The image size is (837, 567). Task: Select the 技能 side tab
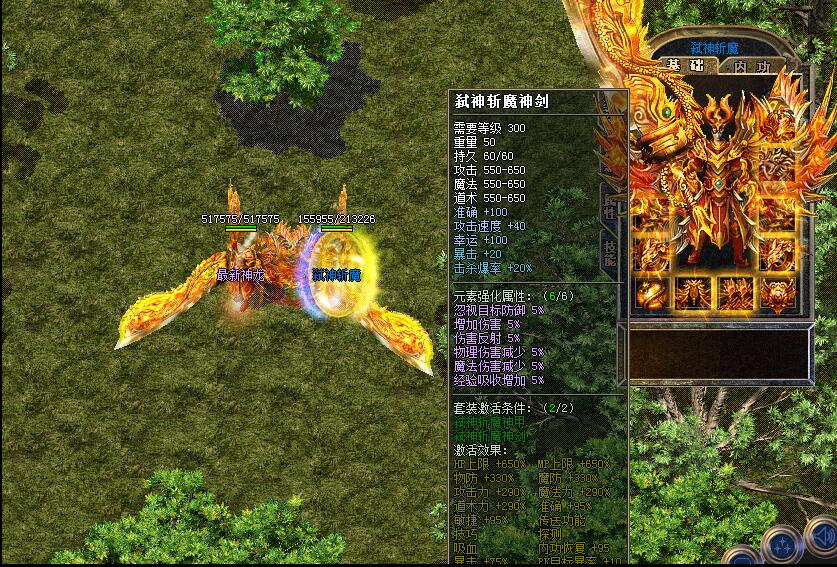(x=609, y=253)
